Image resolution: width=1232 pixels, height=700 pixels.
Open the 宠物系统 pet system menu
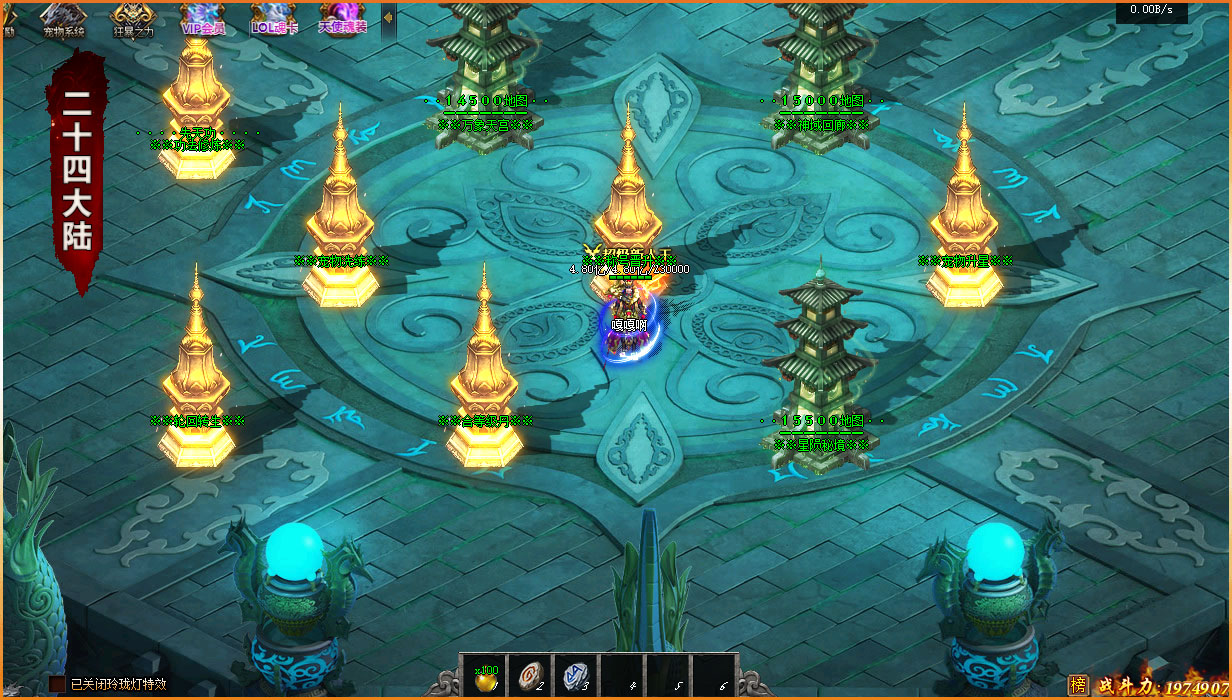(x=65, y=18)
